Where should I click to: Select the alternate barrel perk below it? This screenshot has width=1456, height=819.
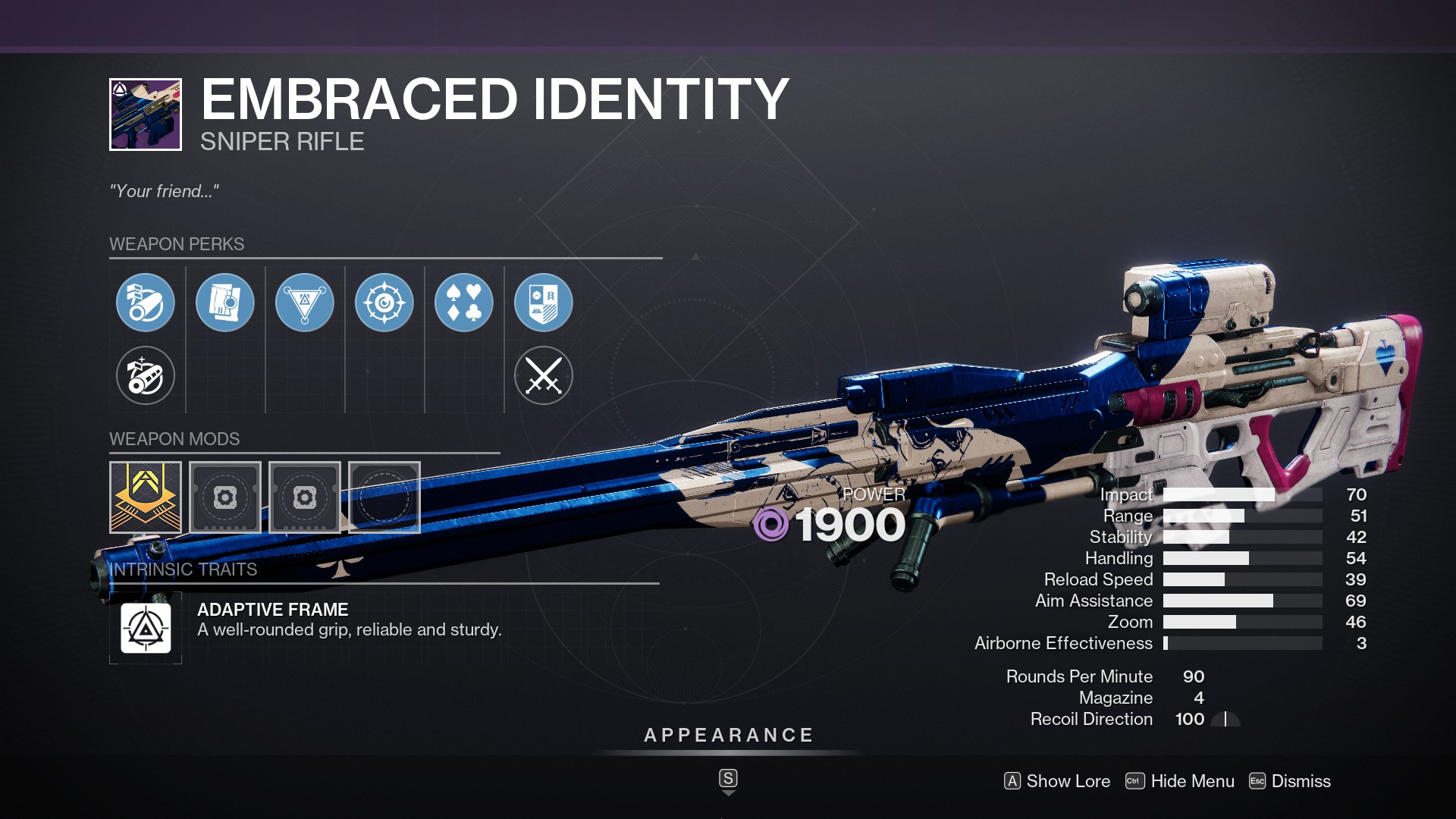click(x=146, y=375)
